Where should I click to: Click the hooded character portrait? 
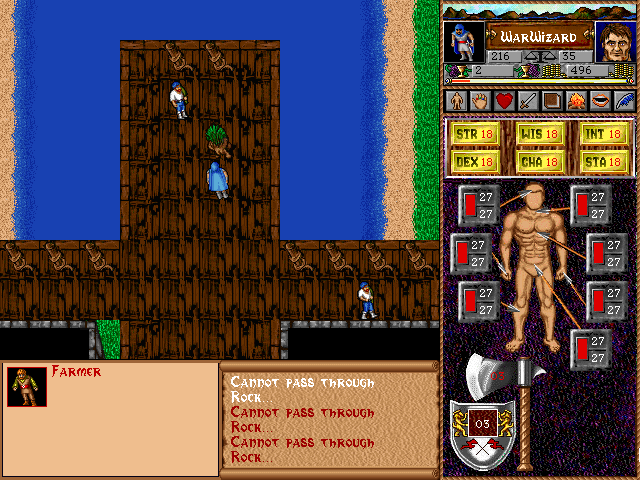click(464, 42)
